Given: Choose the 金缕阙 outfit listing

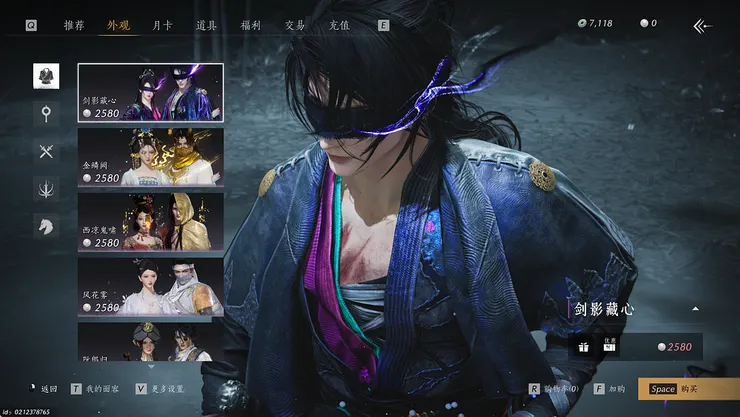Looking at the screenshot, I should pyautogui.click(x=151, y=157).
